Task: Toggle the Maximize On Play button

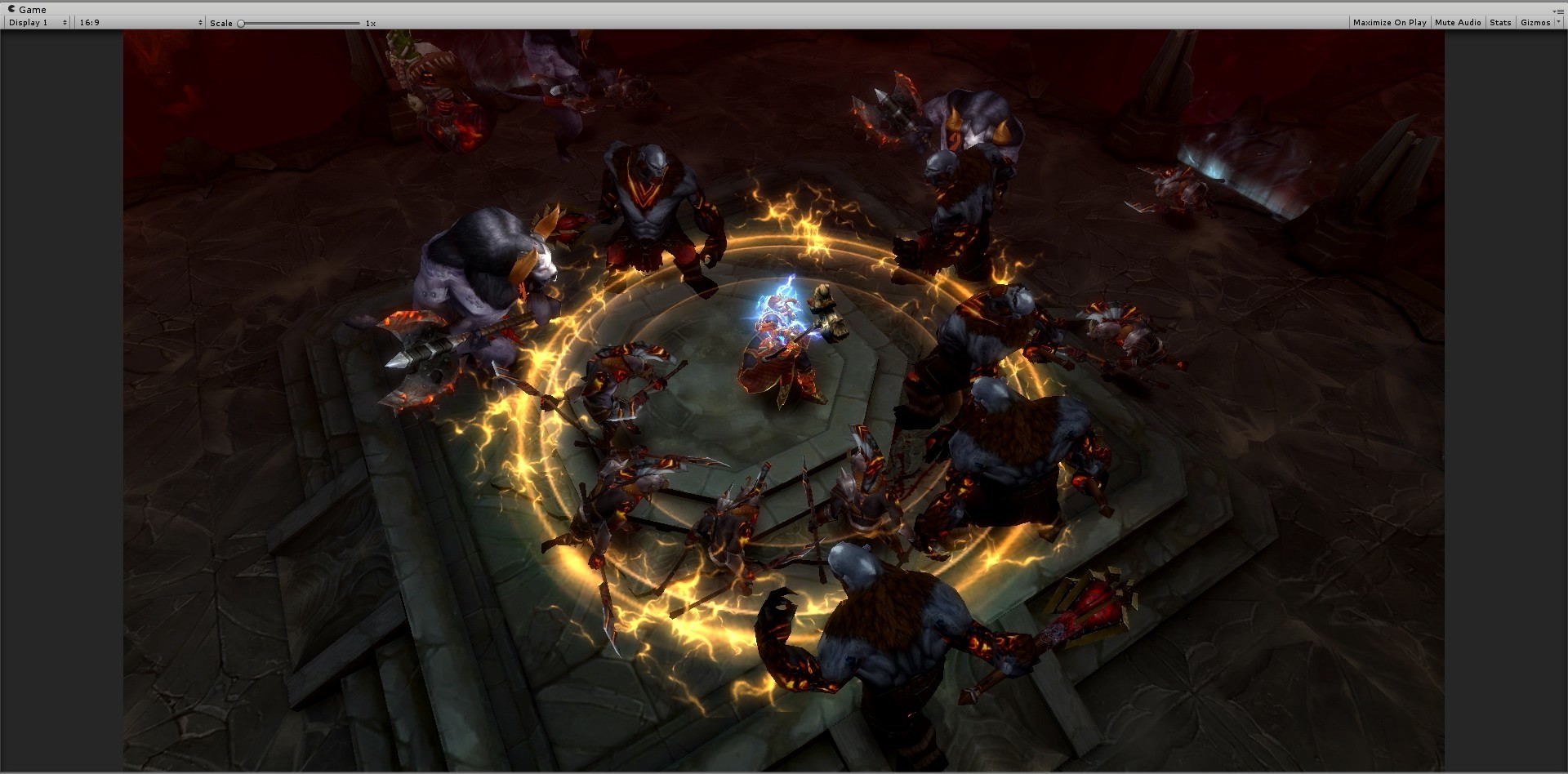Action: tap(1389, 23)
